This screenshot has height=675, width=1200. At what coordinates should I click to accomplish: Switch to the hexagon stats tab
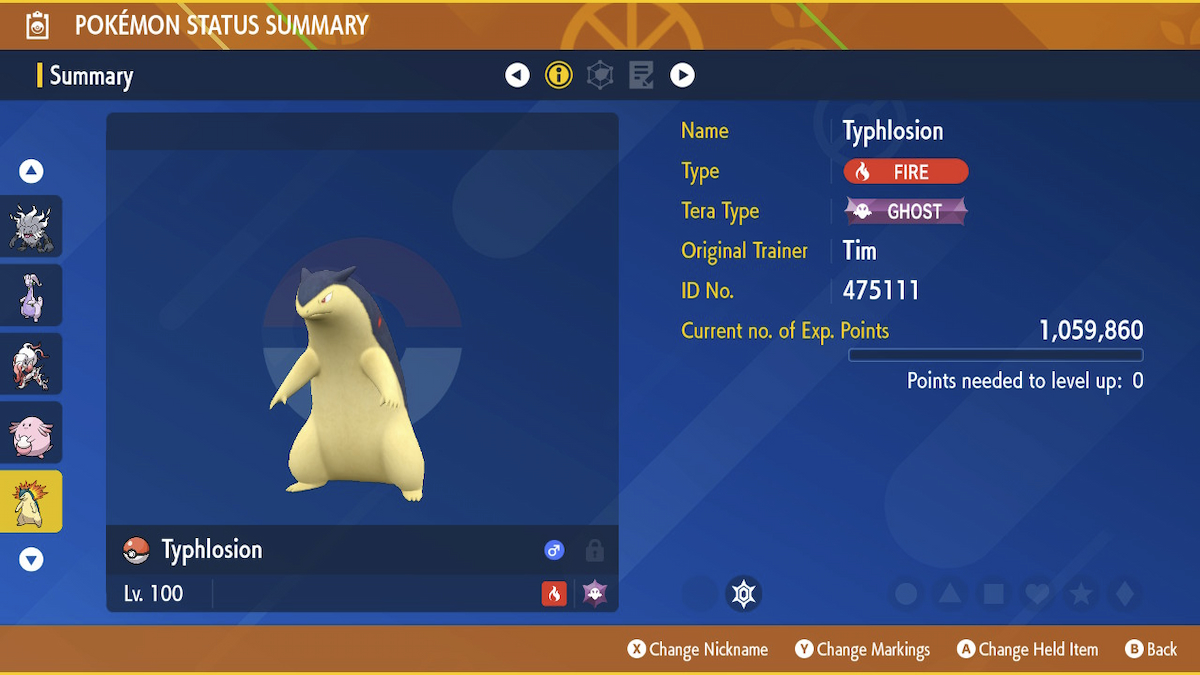(600, 75)
